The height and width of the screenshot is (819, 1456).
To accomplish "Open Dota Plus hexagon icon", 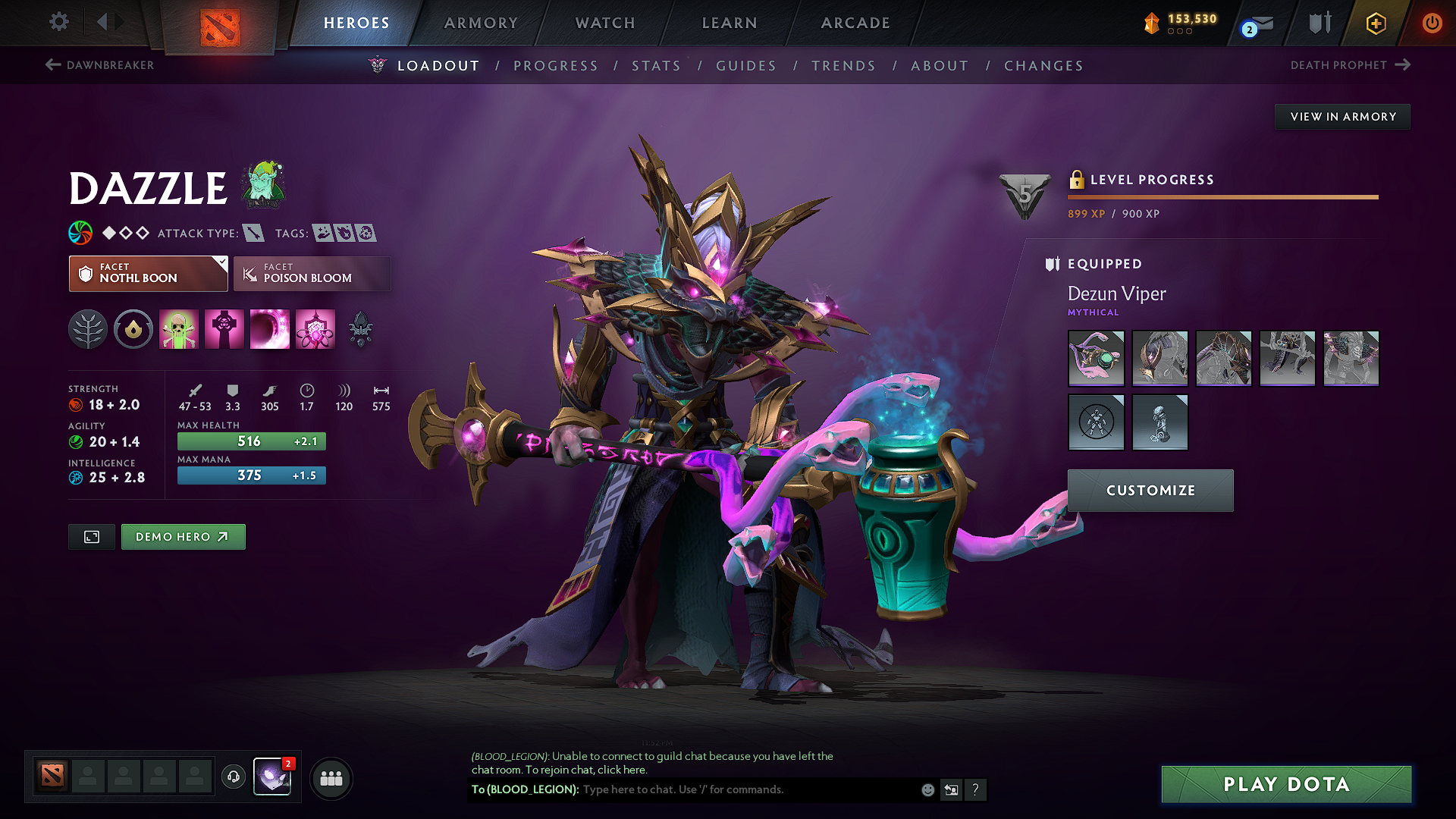I will [x=1376, y=24].
